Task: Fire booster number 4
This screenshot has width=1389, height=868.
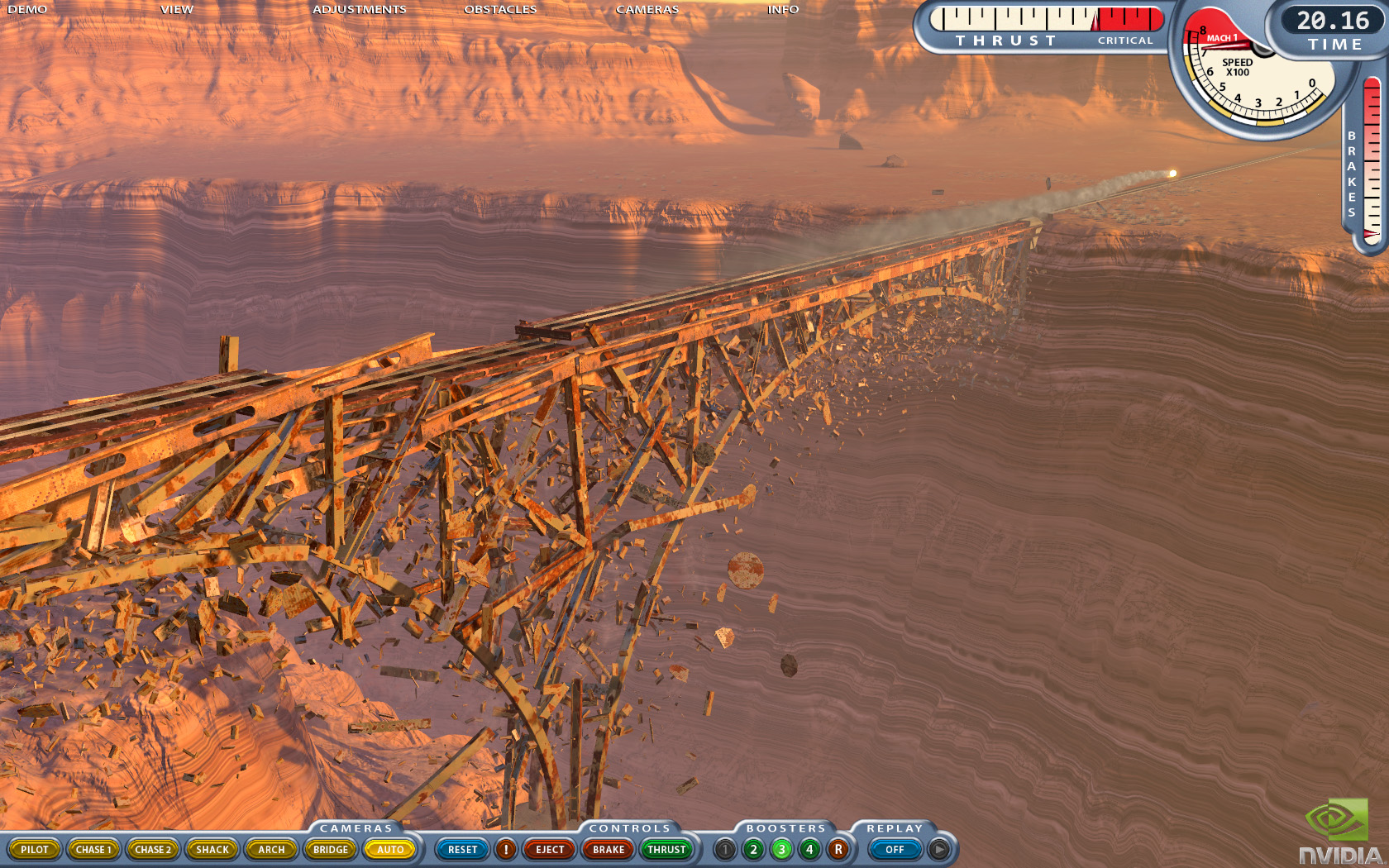Action: [809, 849]
